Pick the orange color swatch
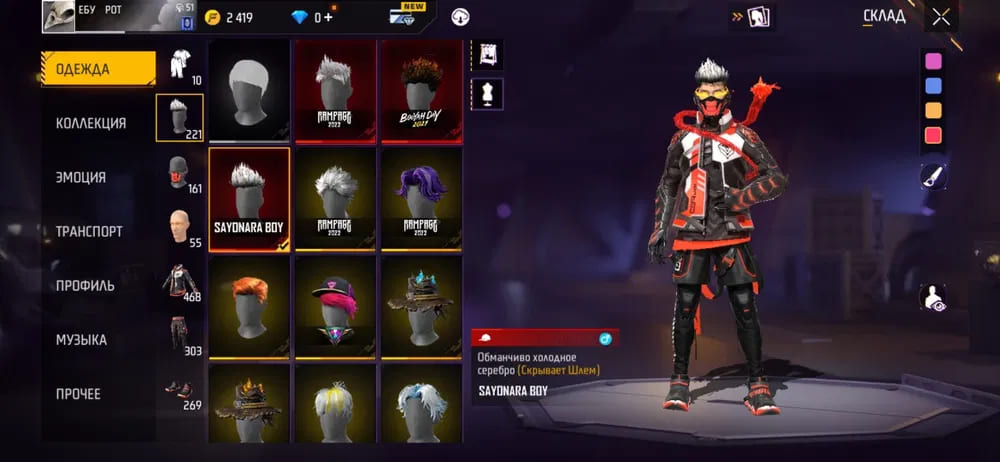This screenshot has width=1000, height=462. (933, 110)
